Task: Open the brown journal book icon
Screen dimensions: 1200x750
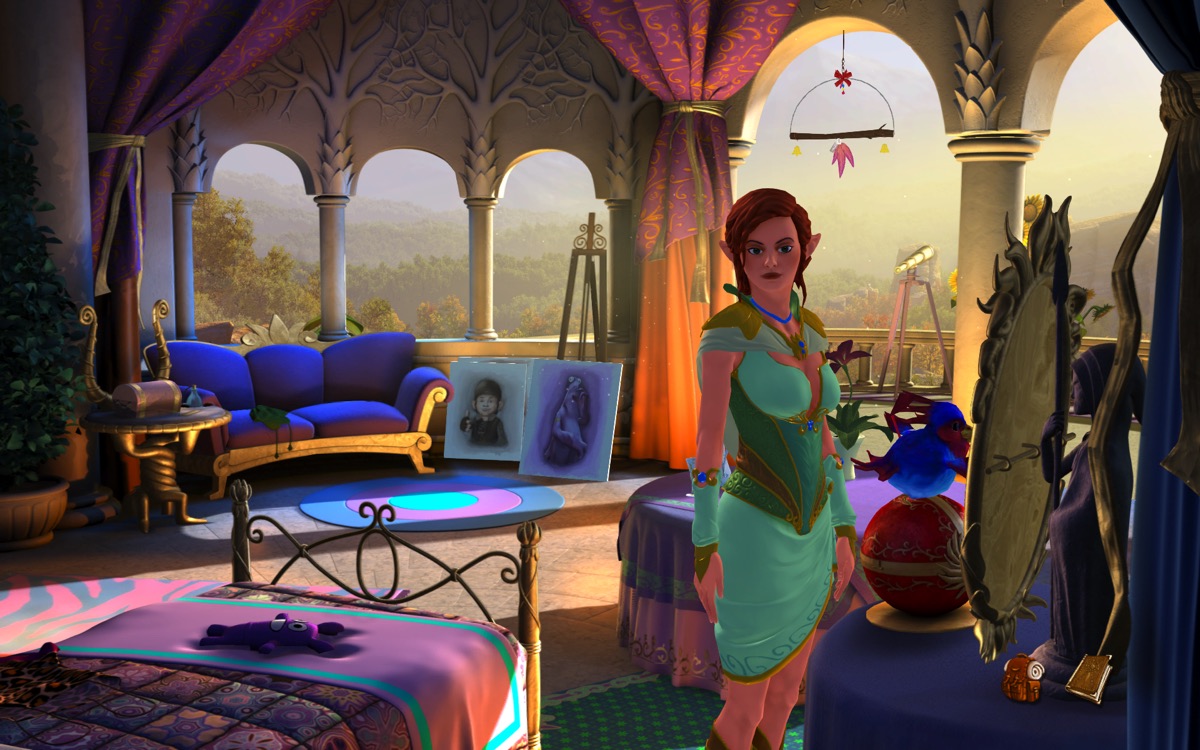Action: click(x=1089, y=677)
